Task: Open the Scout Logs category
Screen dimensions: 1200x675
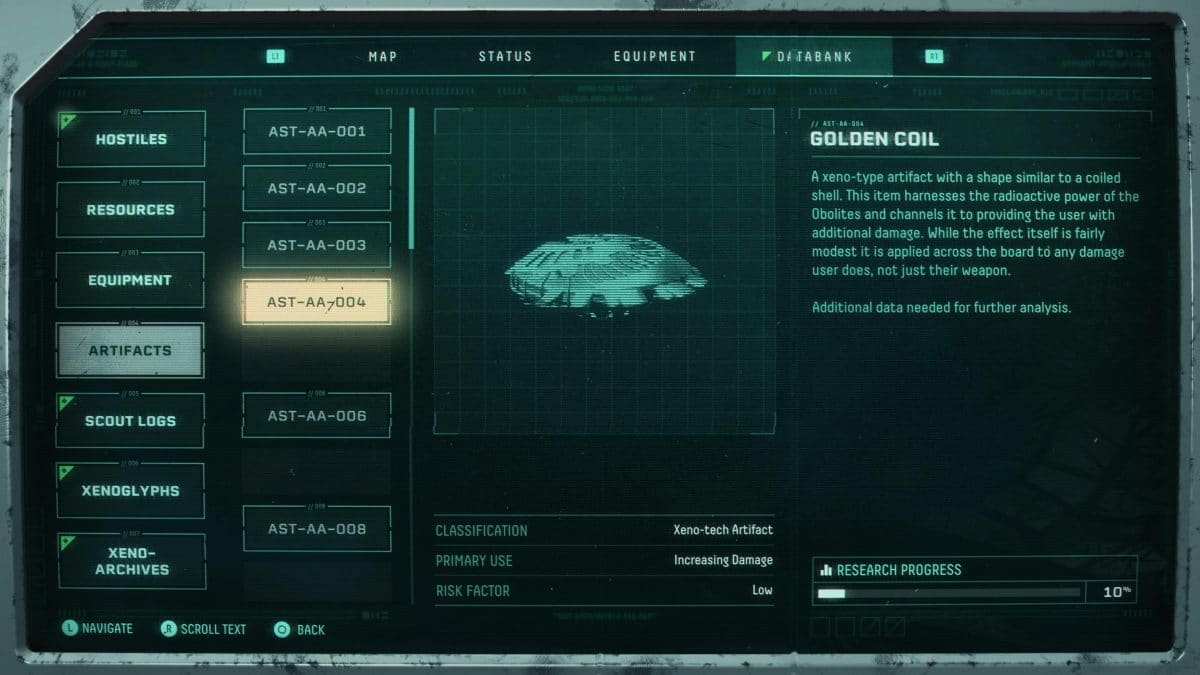Action: [x=131, y=421]
